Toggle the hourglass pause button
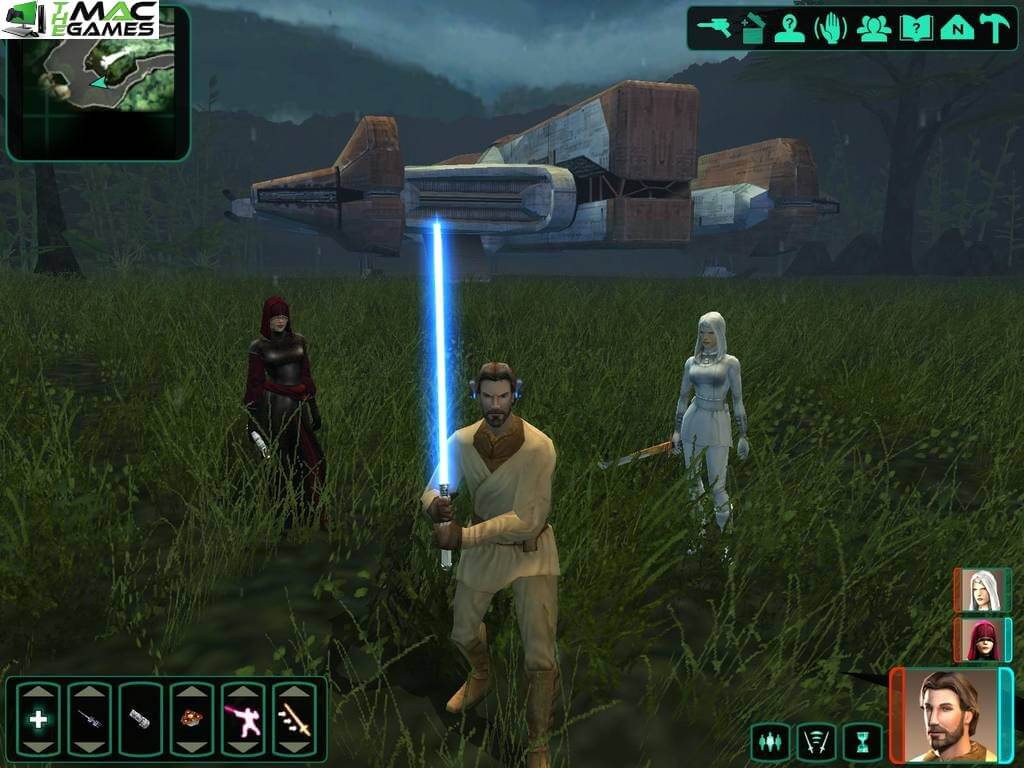Image resolution: width=1024 pixels, height=768 pixels. (x=863, y=742)
